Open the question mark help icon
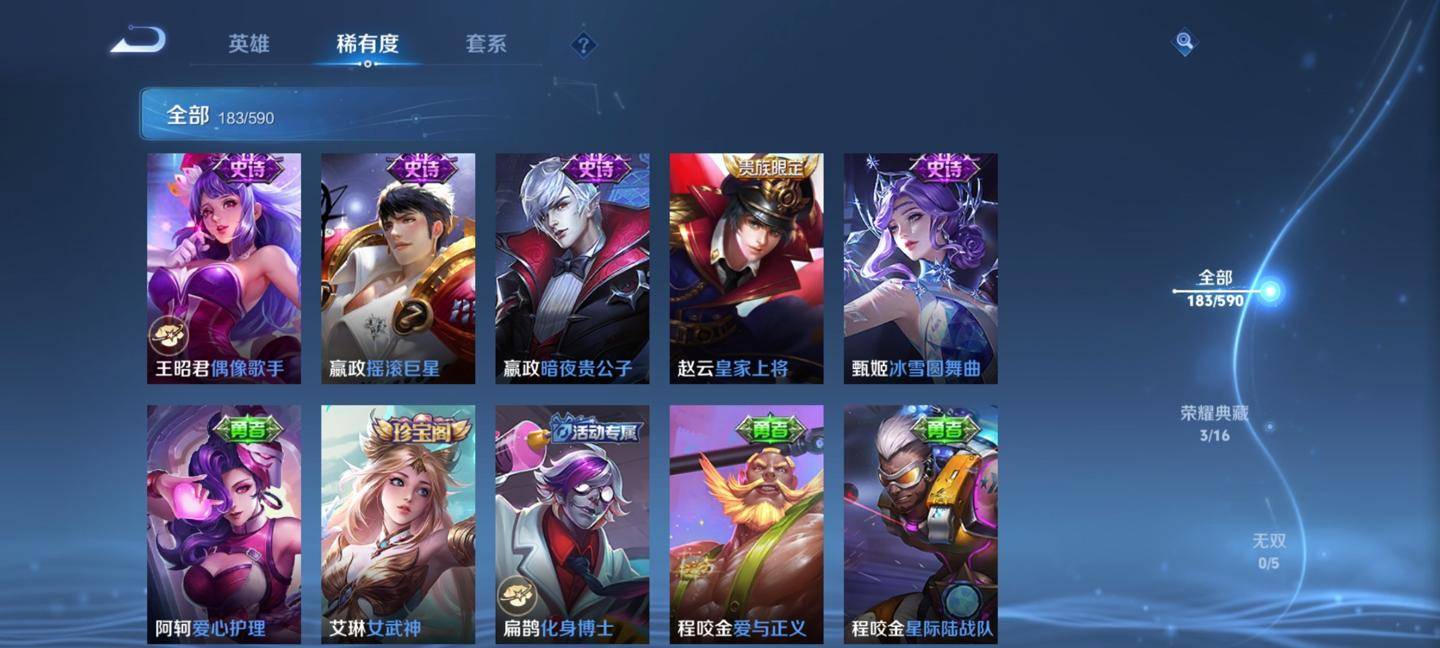 pyautogui.click(x=583, y=45)
